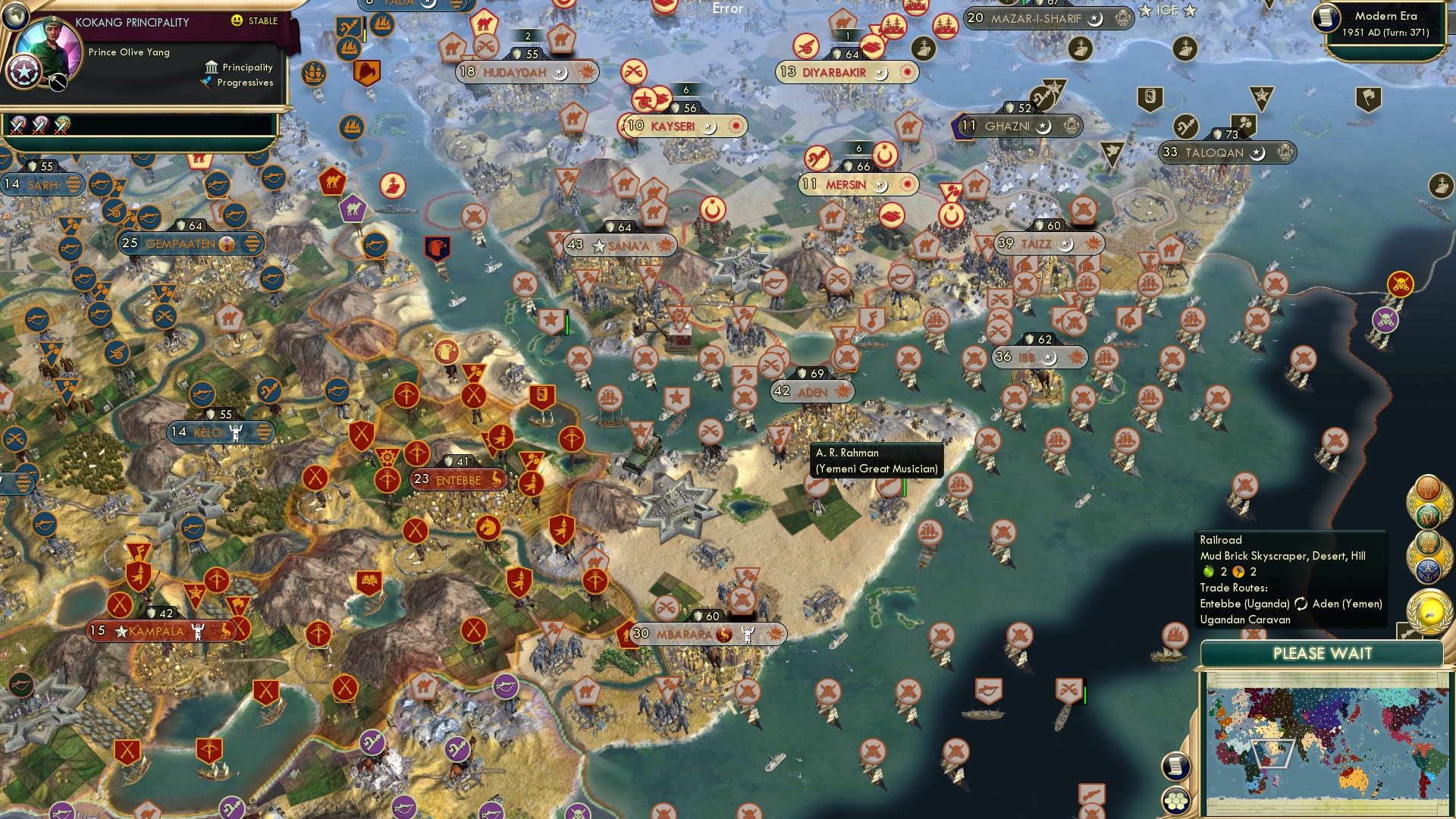The width and height of the screenshot is (1456, 819).
Task: Select the Progressives policy label
Action: coord(246,83)
